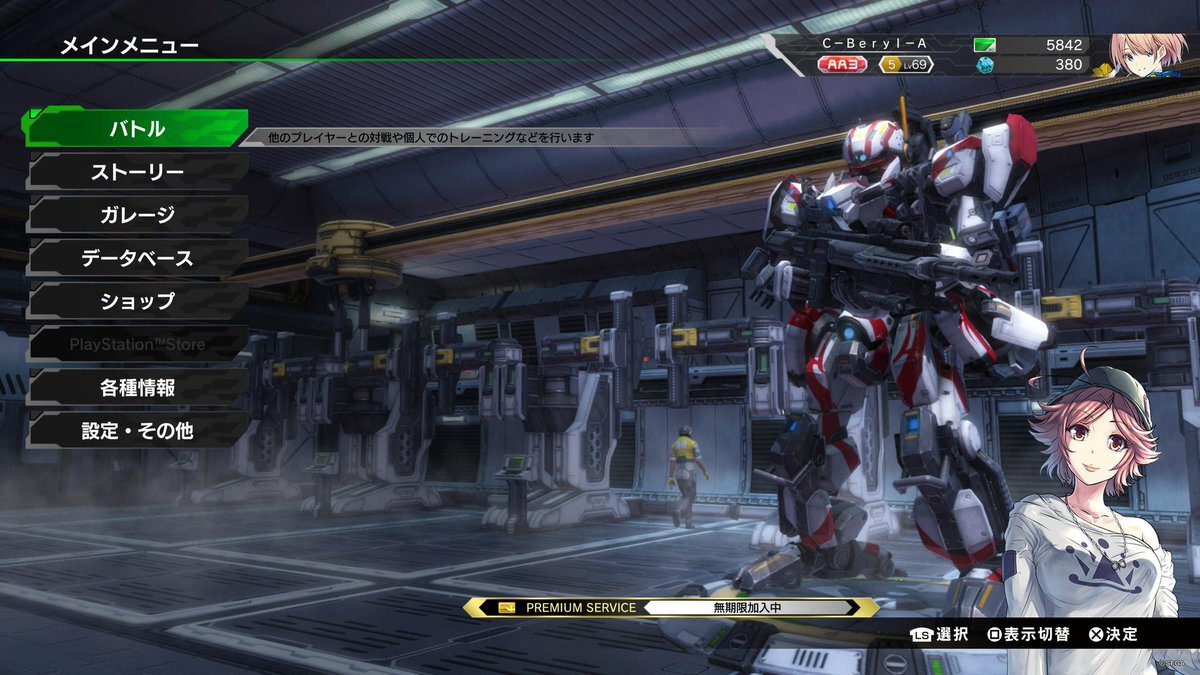Open 設定・その他 settings
Viewport: 1200px width, 675px height.
(x=137, y=431)
